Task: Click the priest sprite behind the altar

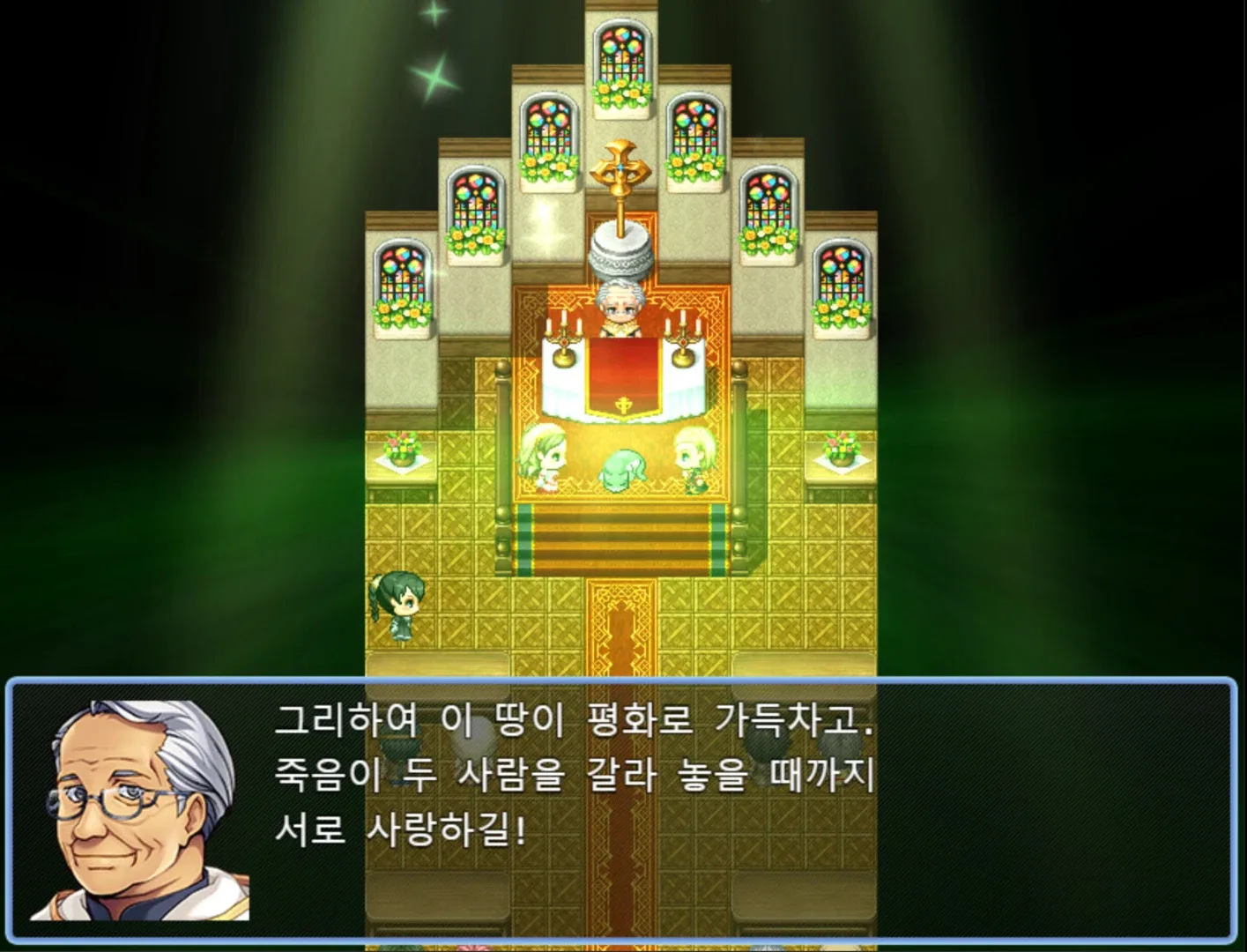Action: point(620,304)
